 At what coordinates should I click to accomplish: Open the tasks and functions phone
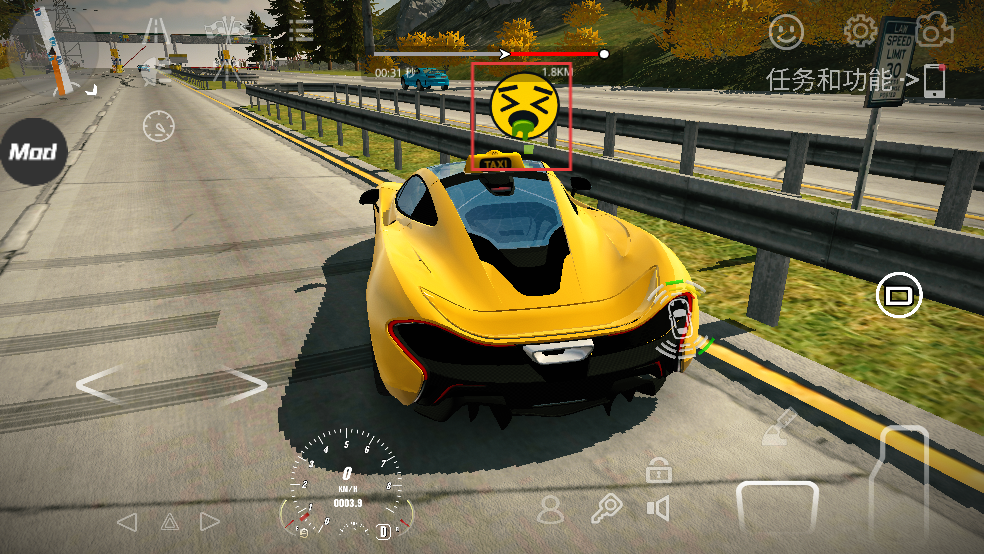934,81
